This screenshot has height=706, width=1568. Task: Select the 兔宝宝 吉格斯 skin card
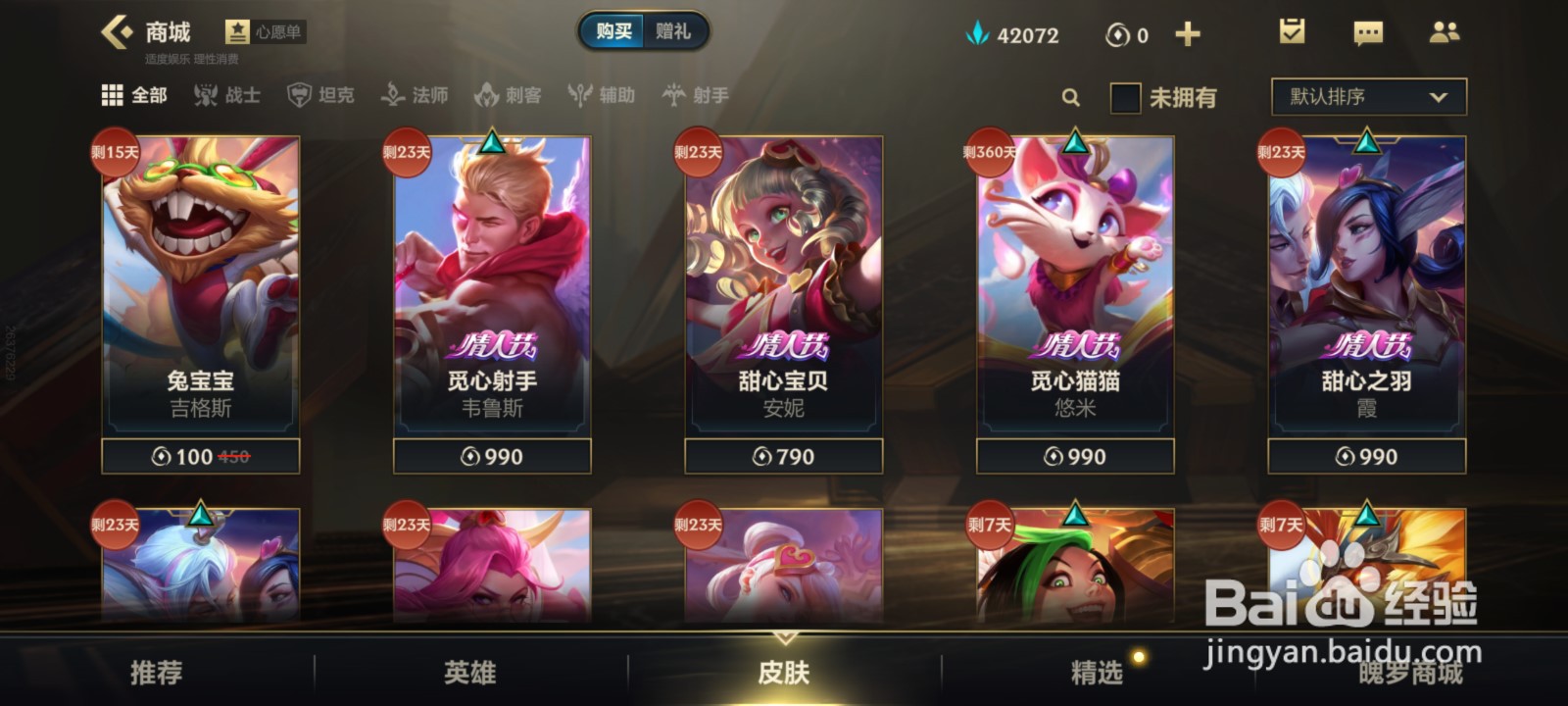tap(200, 294)
